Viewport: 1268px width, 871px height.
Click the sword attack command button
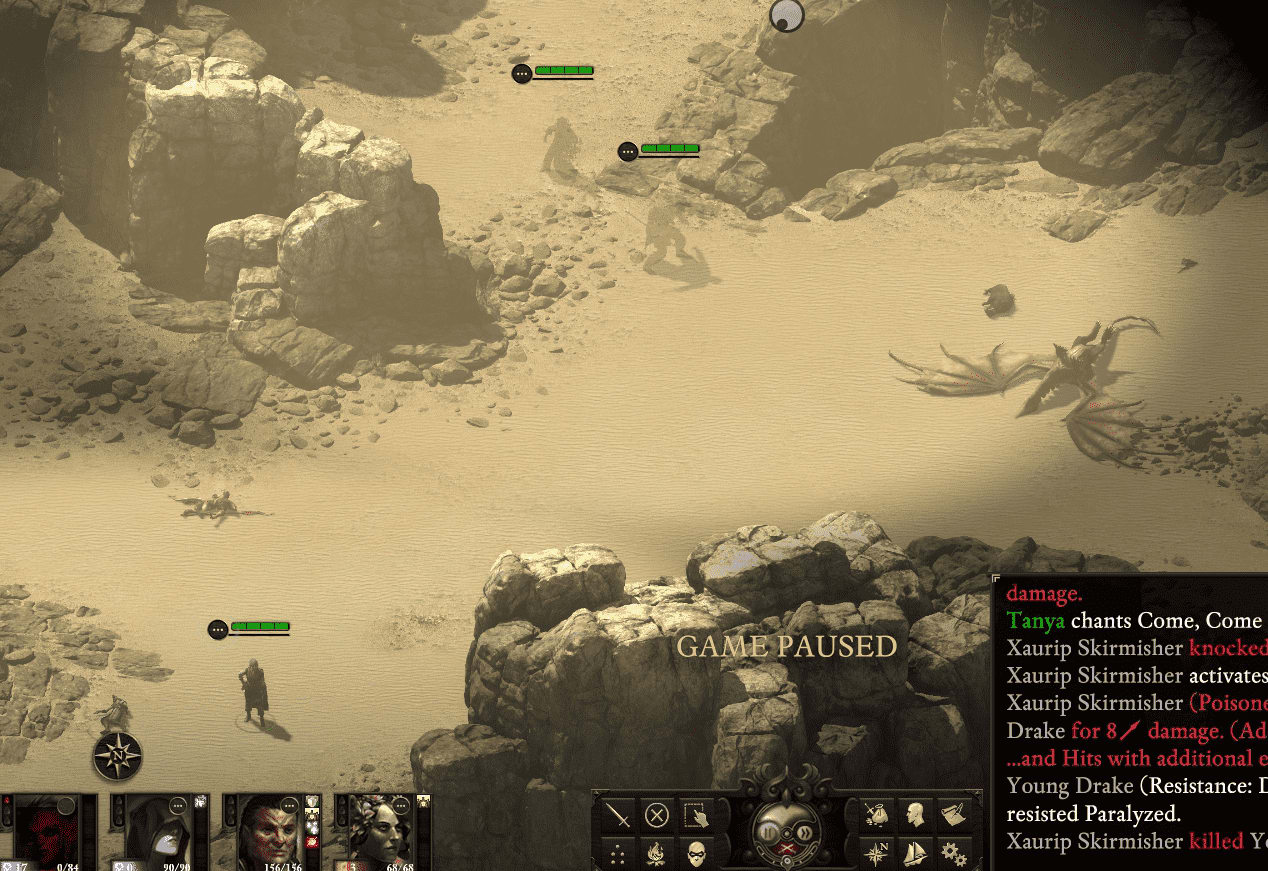click(x=620, y=816)
